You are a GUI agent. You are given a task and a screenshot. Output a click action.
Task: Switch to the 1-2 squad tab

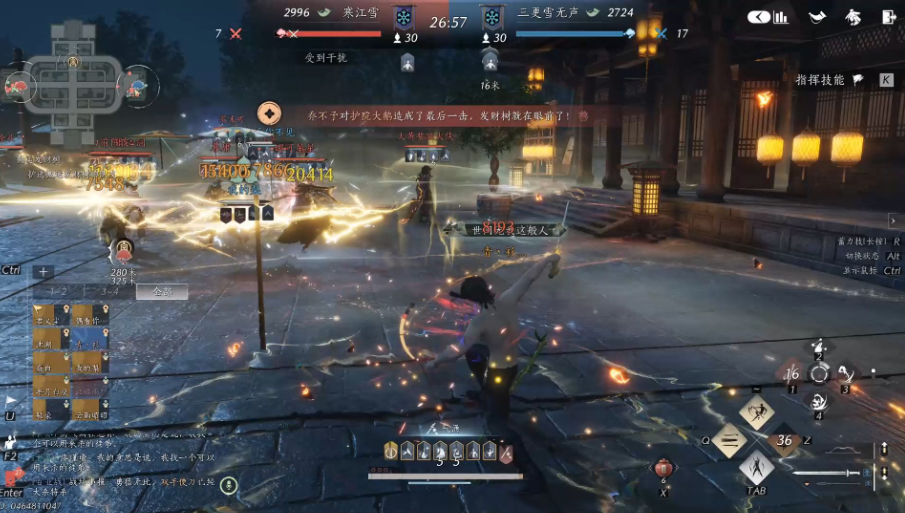[x=58, y=292]
